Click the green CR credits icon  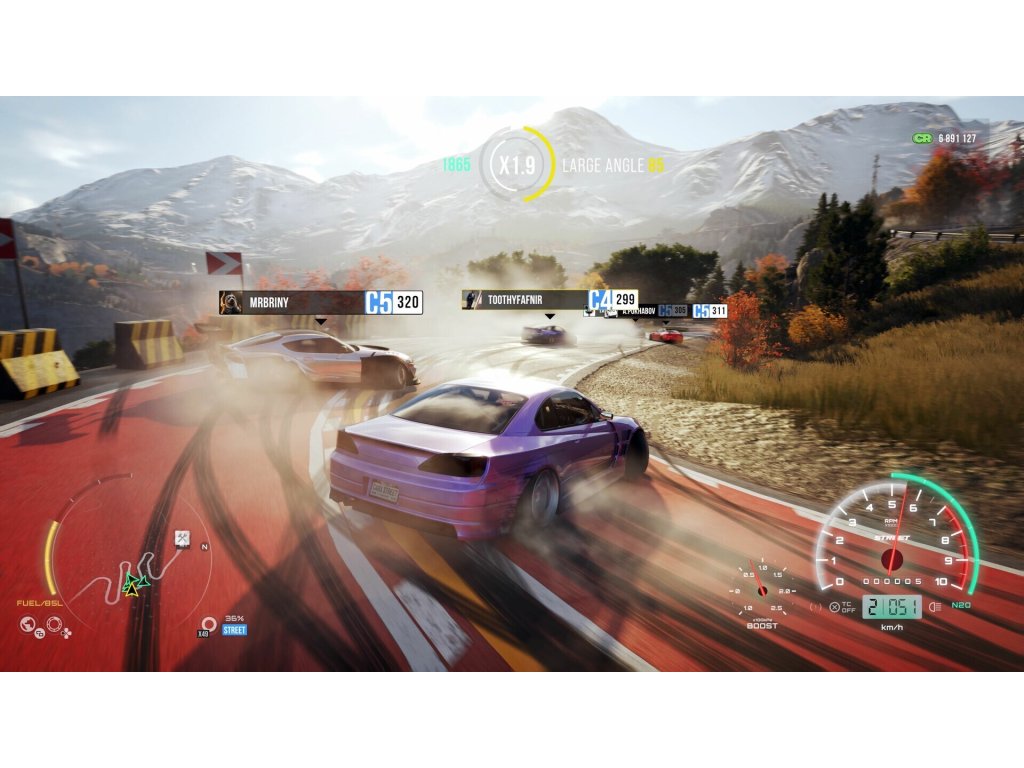click(x=922, y=138)
